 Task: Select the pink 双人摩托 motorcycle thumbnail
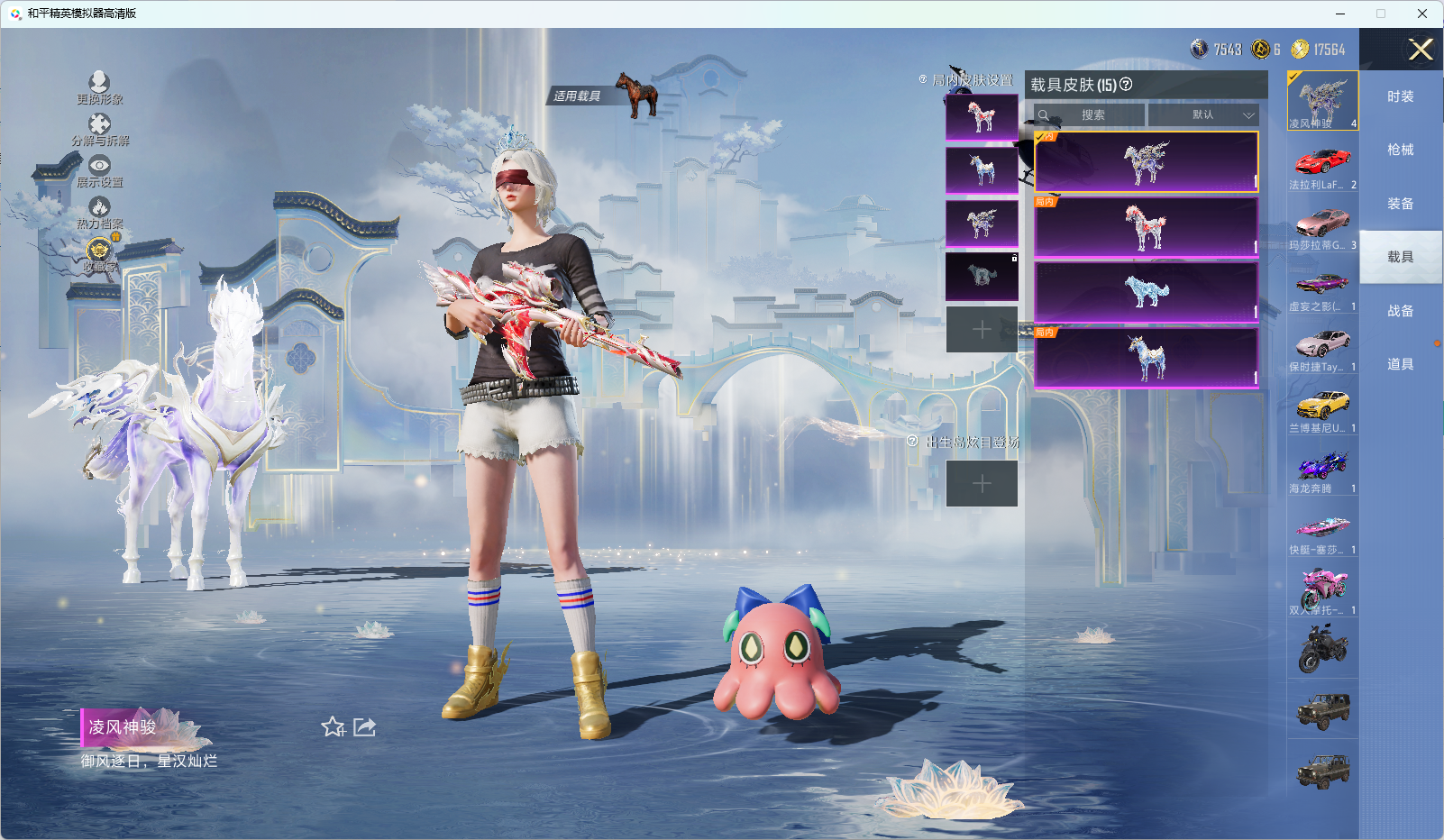click(x=1322, y=589)
